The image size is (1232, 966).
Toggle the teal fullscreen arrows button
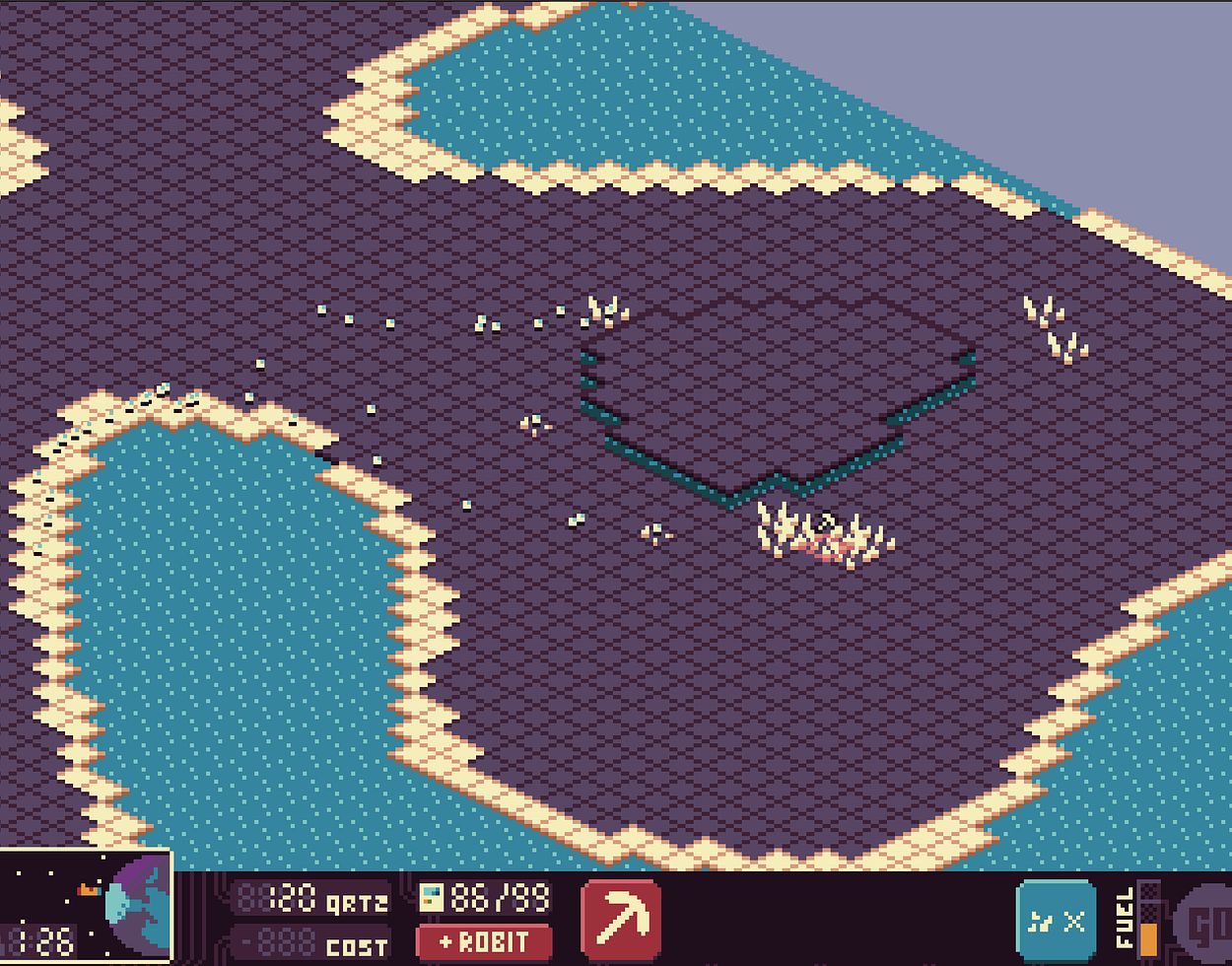pos(1056,921)
